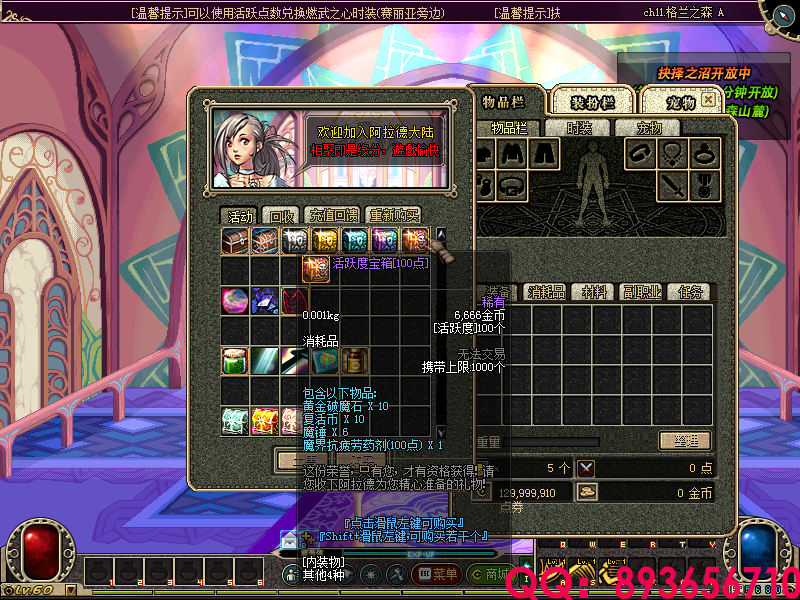Switch to 消耗品 inventory category
The height and width of the screenshot is (600, 800).
click(547, 292)
